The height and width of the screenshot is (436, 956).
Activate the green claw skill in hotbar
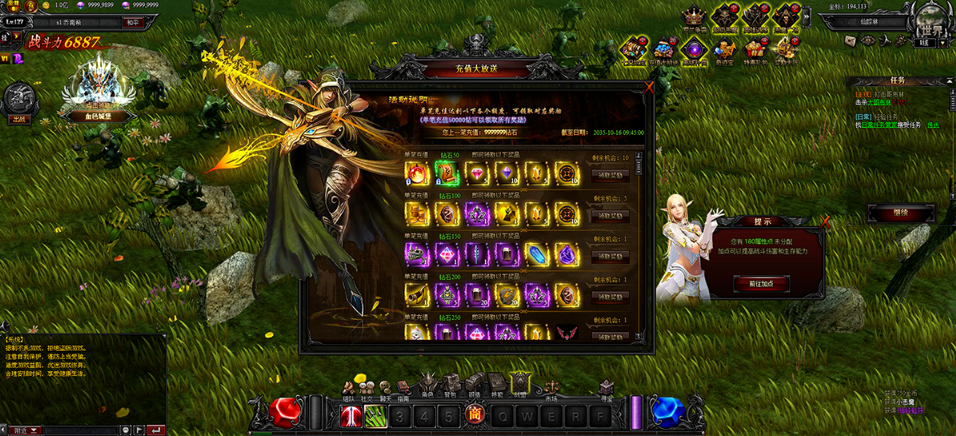(x=376, y=414)
